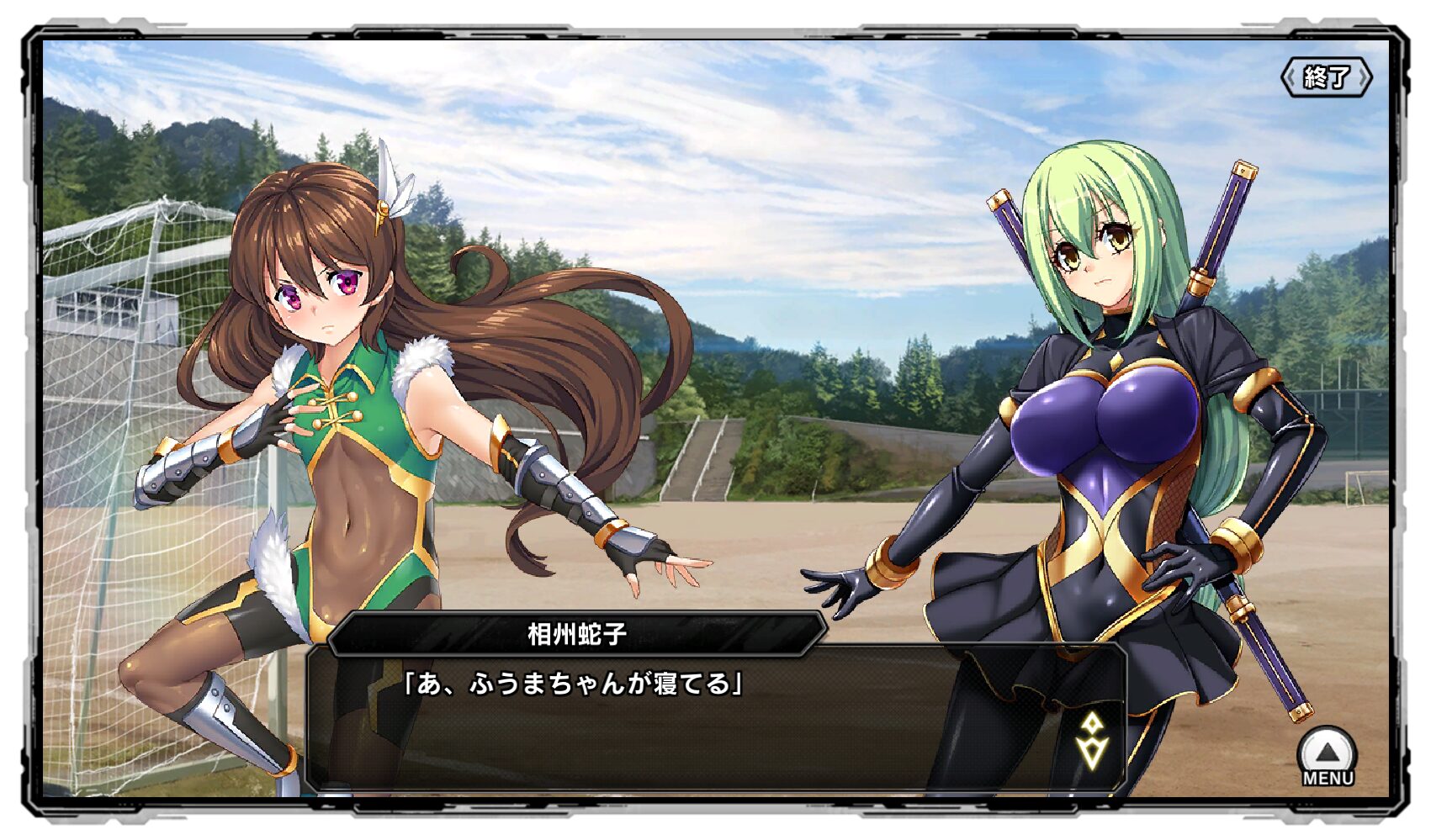
Task: Select the hexagonal 終了 badge icon
Action: click(1327, 76)
